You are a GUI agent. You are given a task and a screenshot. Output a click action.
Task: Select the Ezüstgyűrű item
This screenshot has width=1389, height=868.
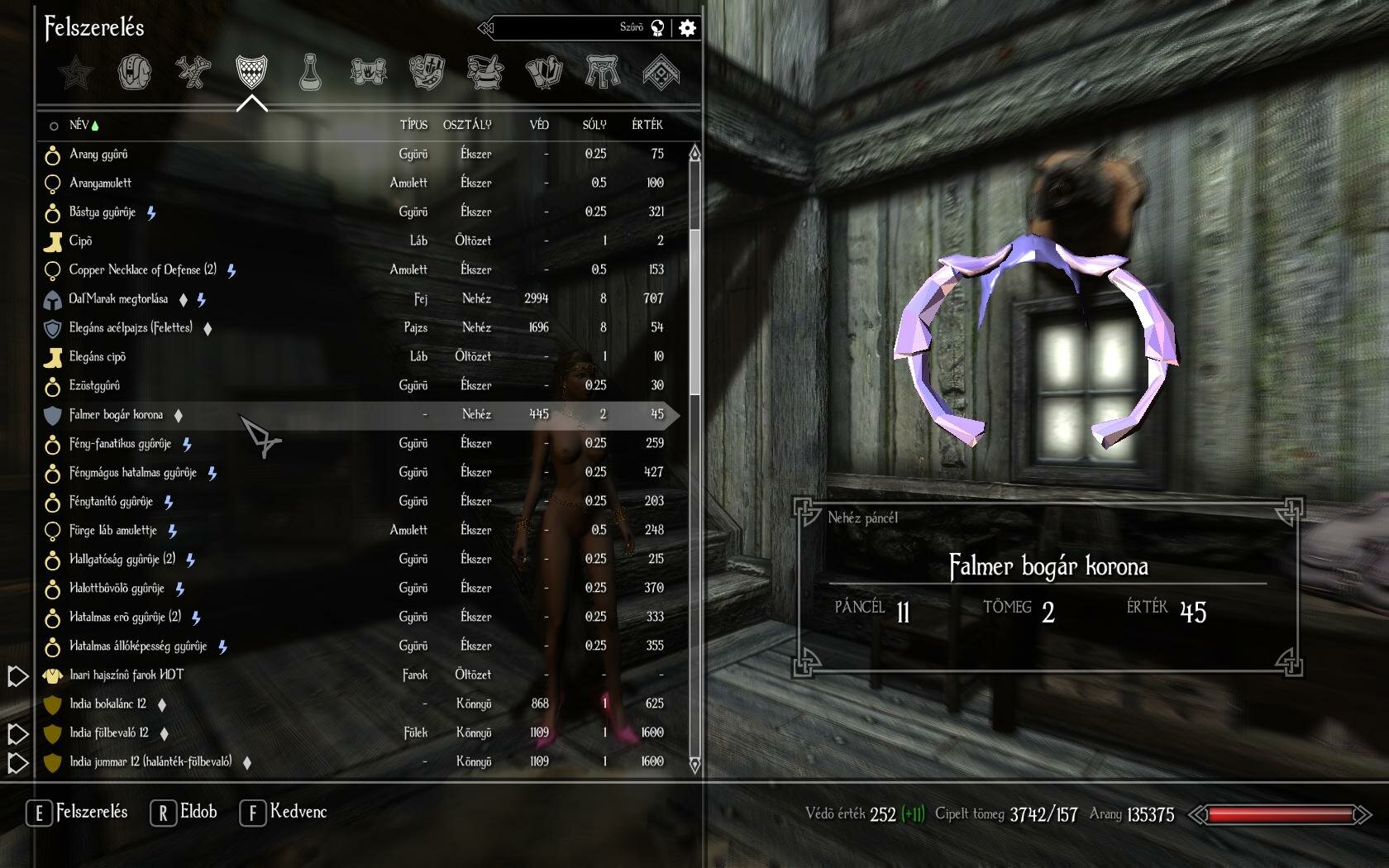(94, 385)
